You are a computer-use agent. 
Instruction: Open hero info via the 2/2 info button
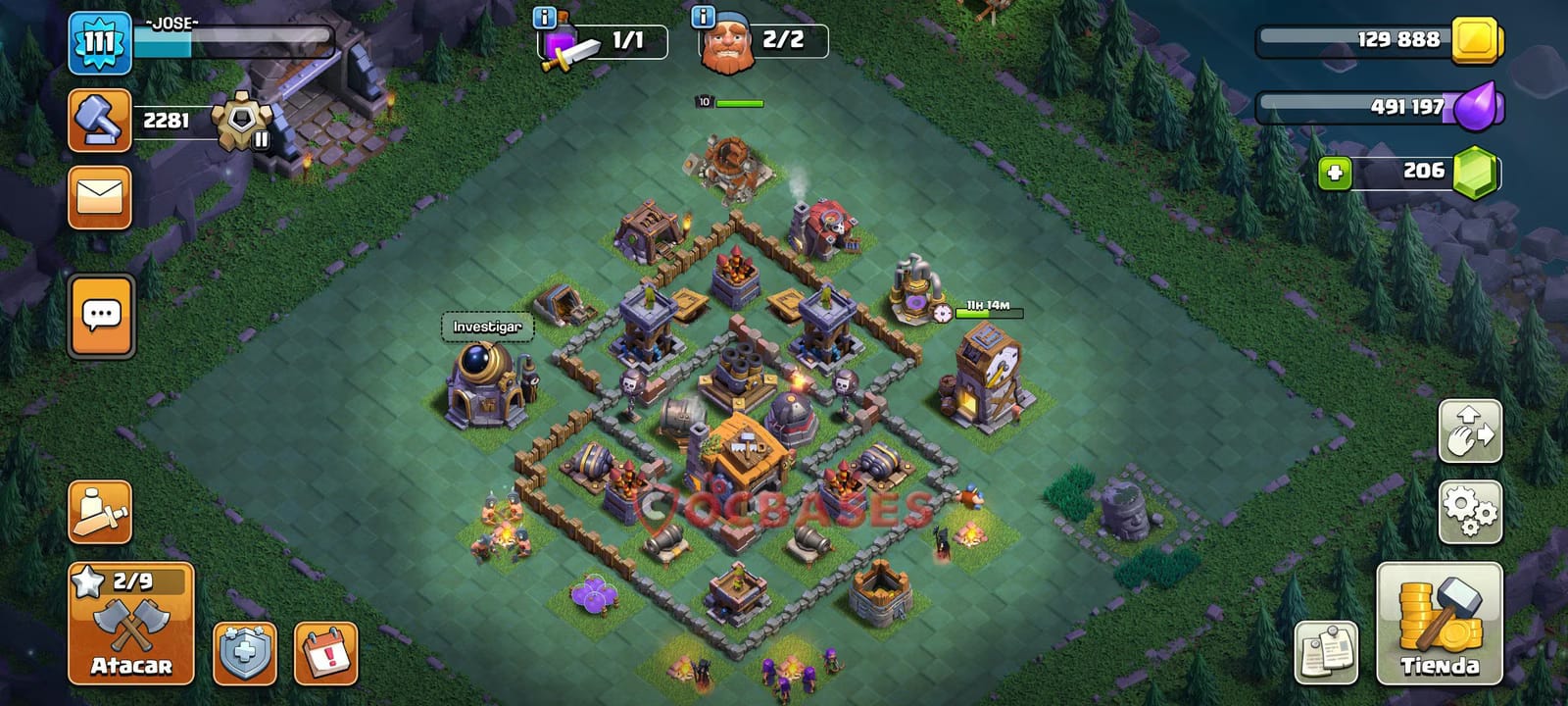(x=702, y=17)
